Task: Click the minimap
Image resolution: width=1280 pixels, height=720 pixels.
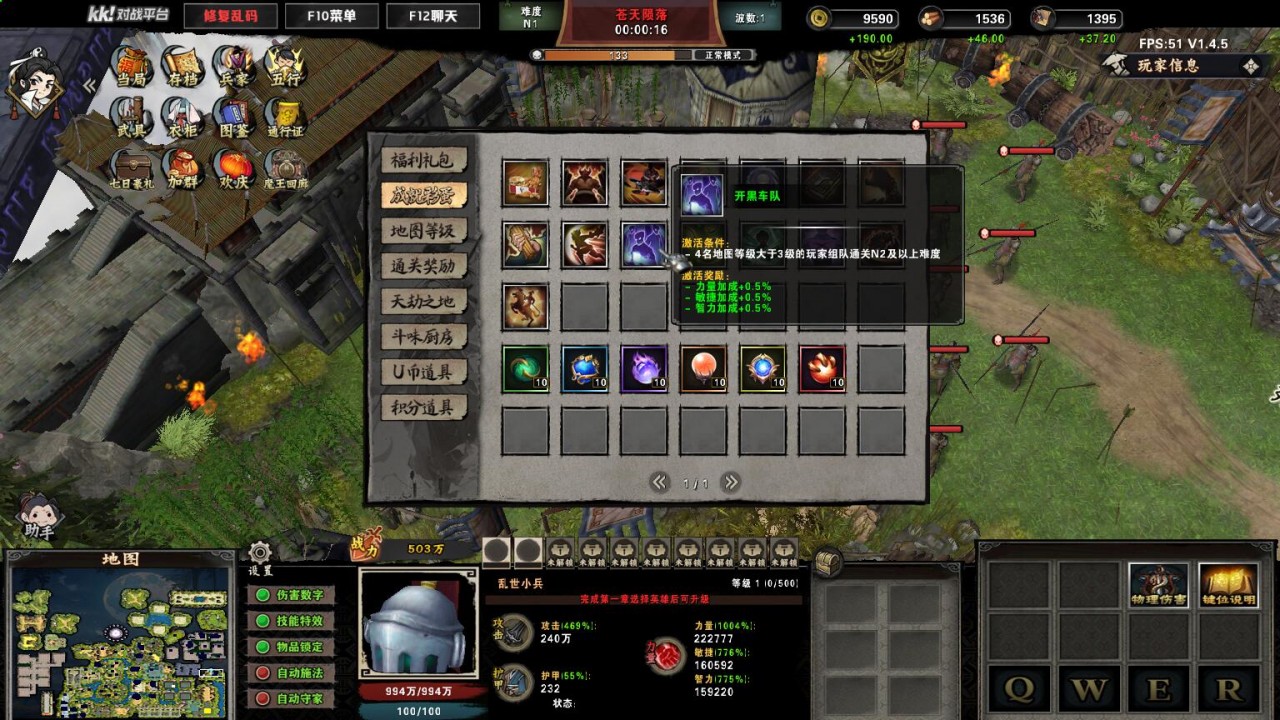Action: click(x=120, y=642)
